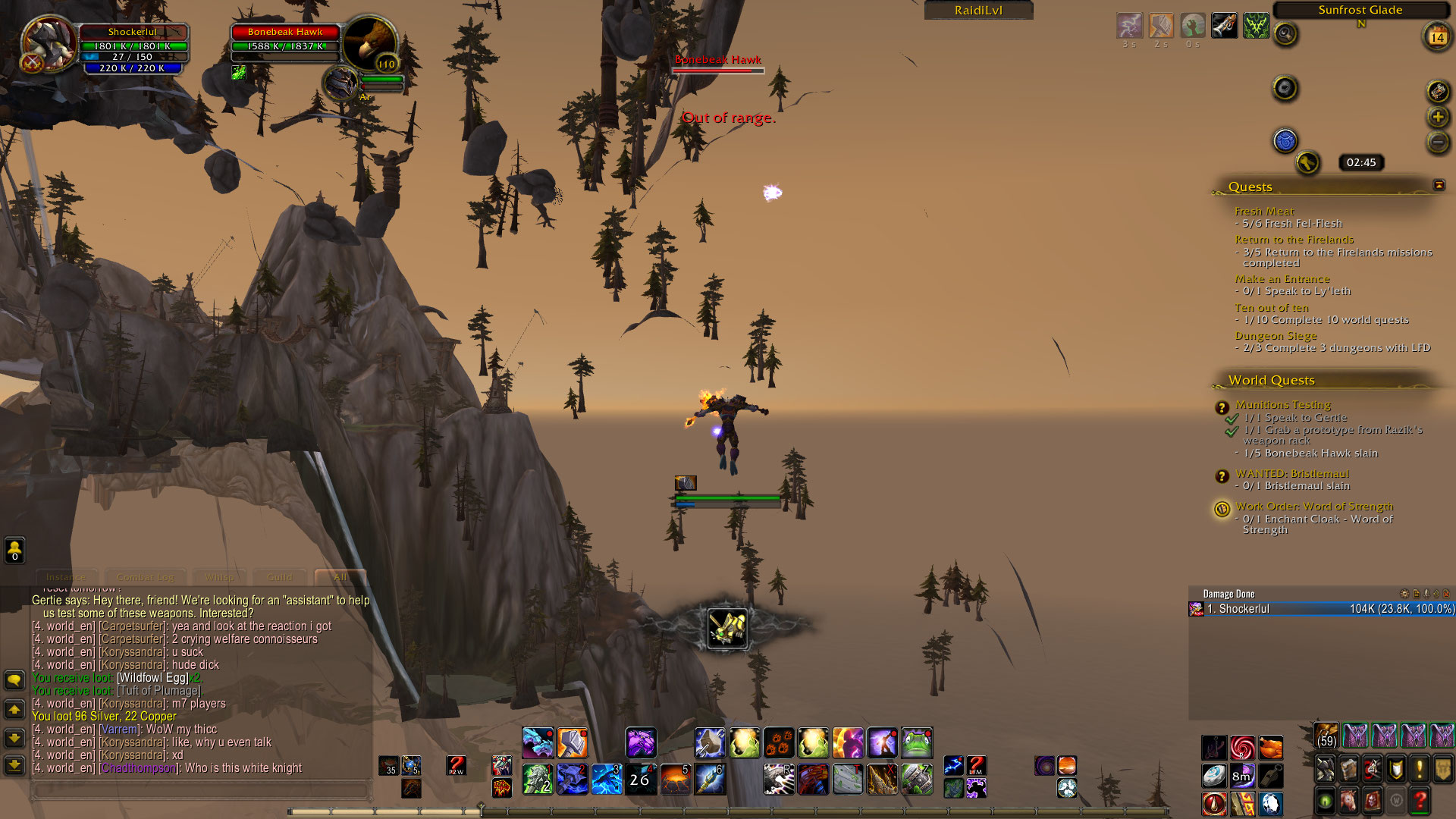Image resolution: width=1456 pixels, height=819 pixels.
Task: Zoom out the minimap with minus button
Action: pos(1438,142)
